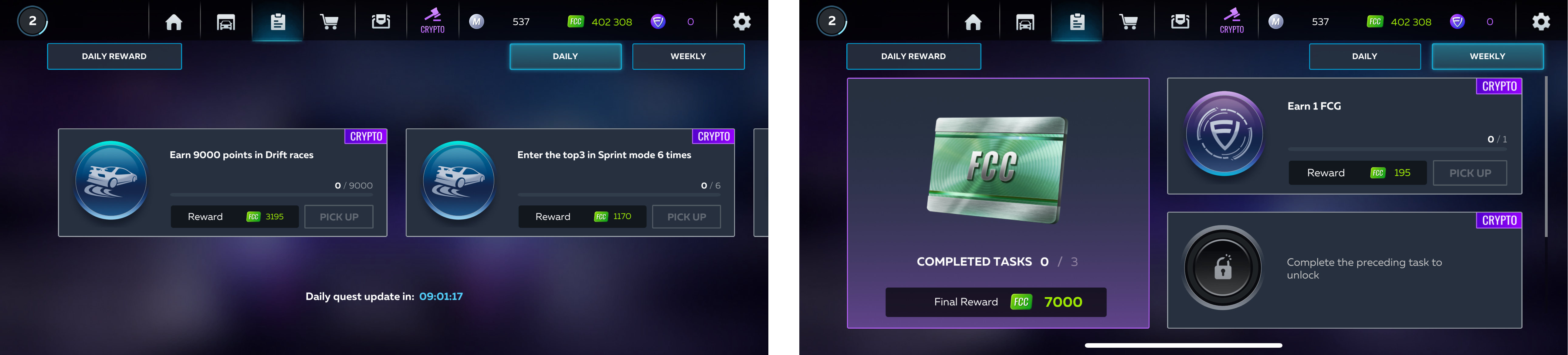Open the garage on the weekly tasks screen
The image size is (1568, 355).
[1024, 22]
